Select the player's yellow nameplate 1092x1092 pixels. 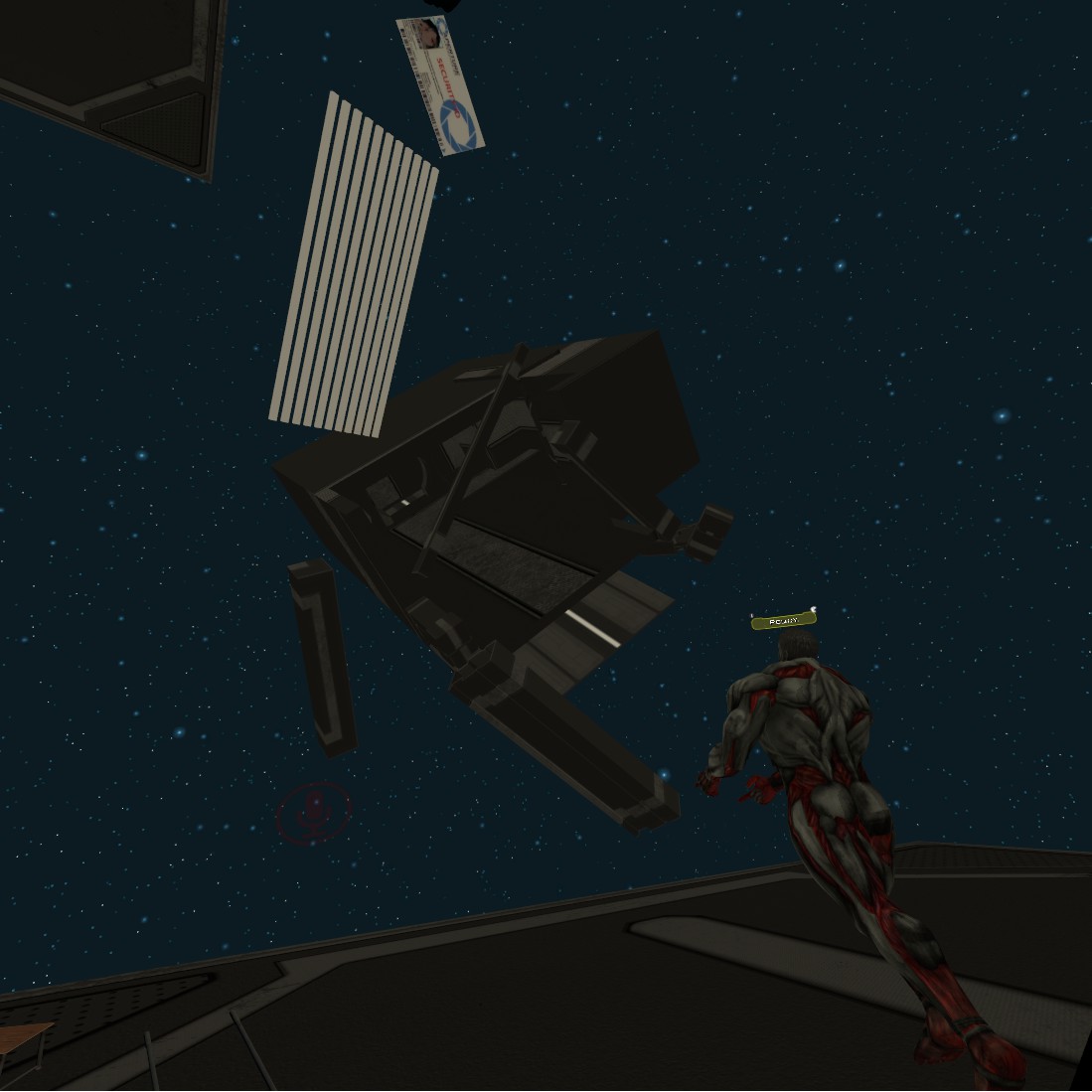(x=783, y=621)
